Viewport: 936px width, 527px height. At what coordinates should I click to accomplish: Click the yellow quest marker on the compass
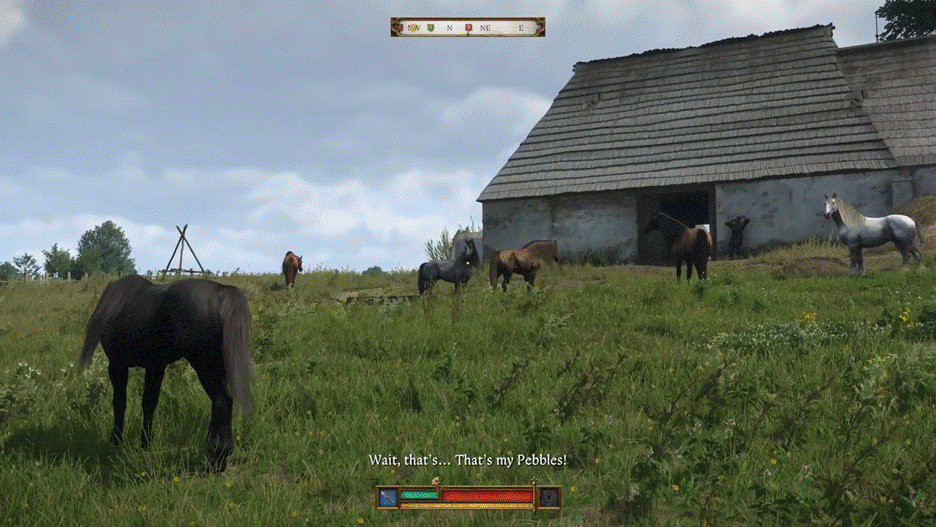coord(412,27)
